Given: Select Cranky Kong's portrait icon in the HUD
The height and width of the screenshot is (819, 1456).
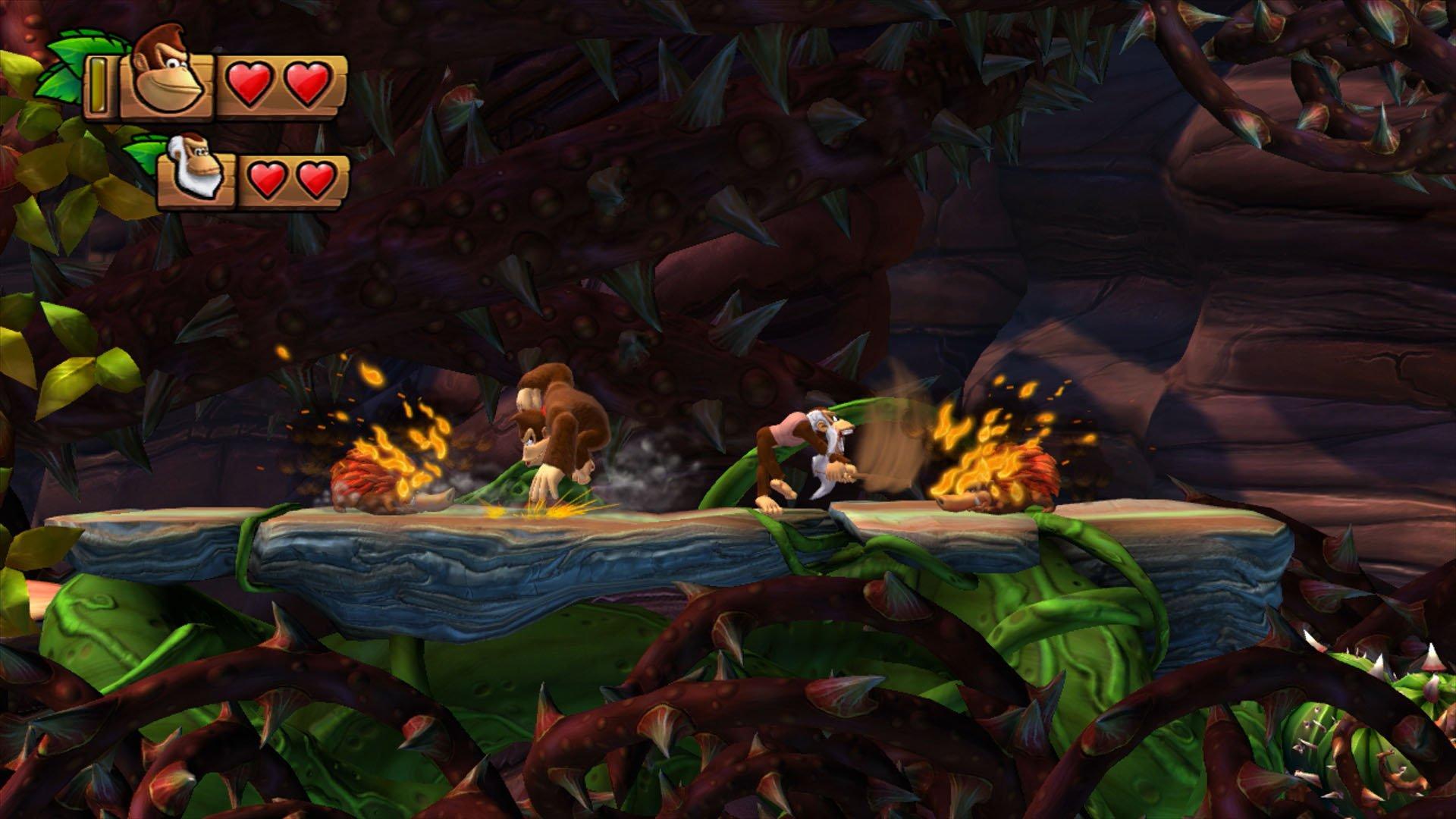Looking at the screenshot, I should pyautogui.click(x=196, y=168).
